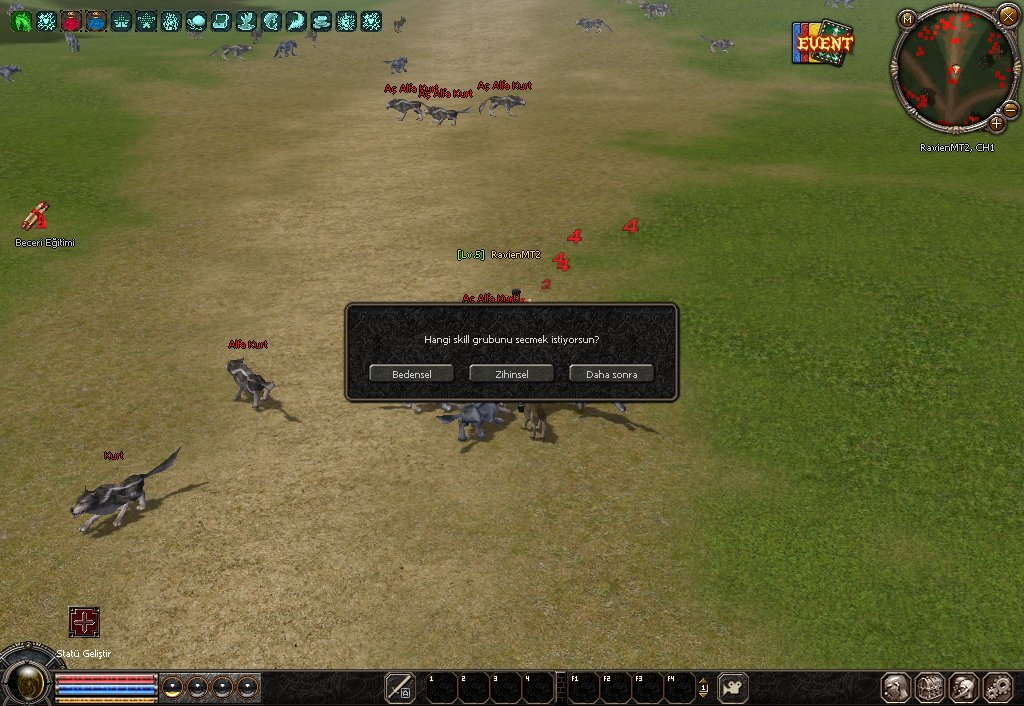Image resolution: width=1024 pixels, height=706 pixels.
Task: Zoom in the minimap with plus button
Action: pyautogui.click(x=996, y=124)
